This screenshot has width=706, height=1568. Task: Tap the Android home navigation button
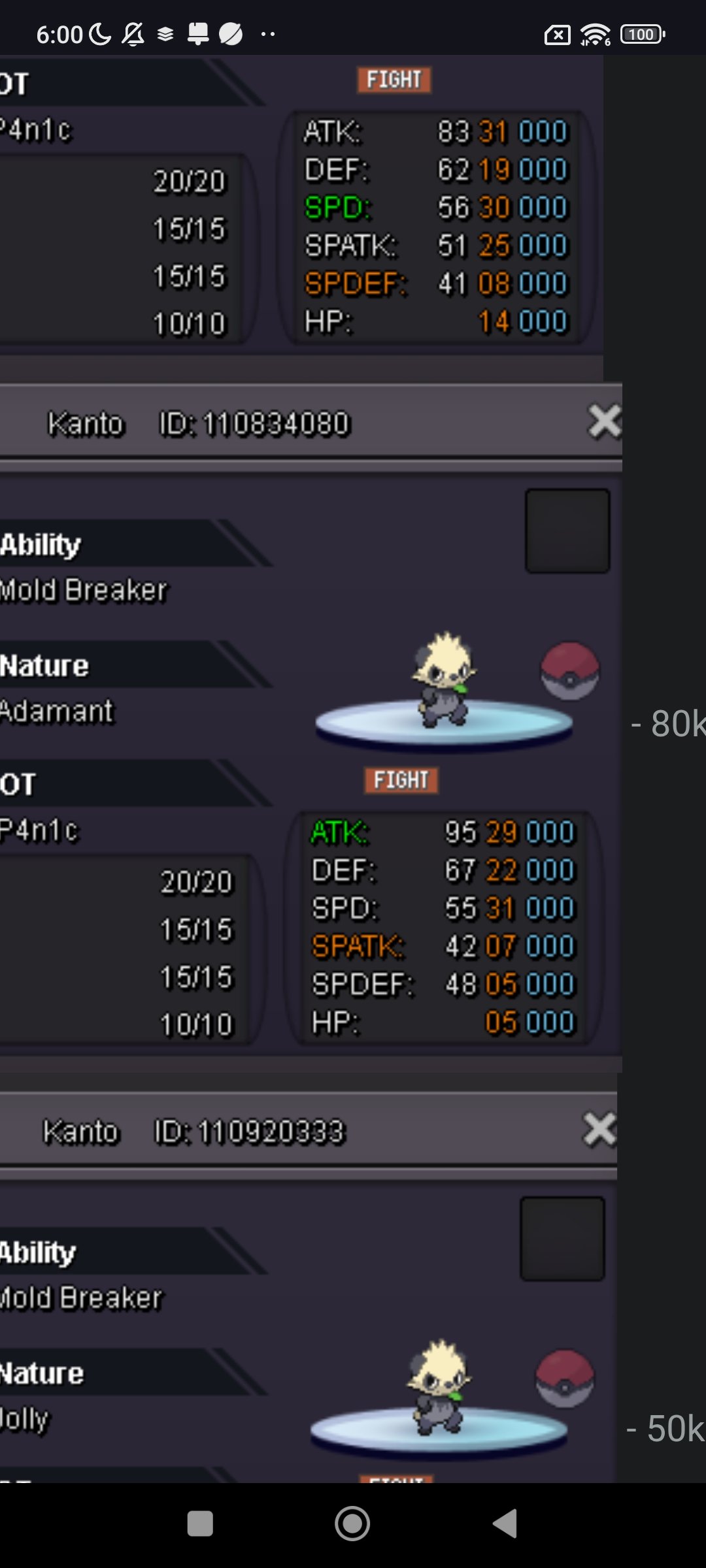tap(352, 1524)
